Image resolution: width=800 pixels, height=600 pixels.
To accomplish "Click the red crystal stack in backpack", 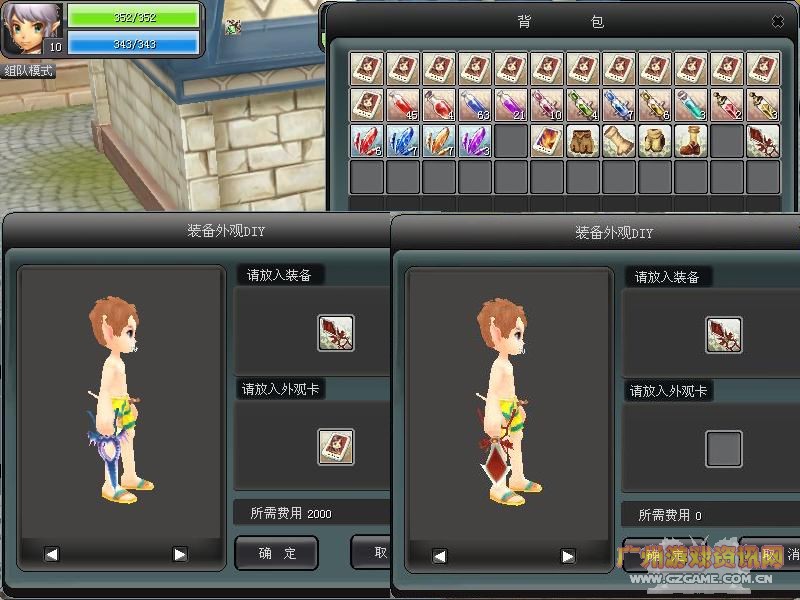I will click(x=367, y=141).
